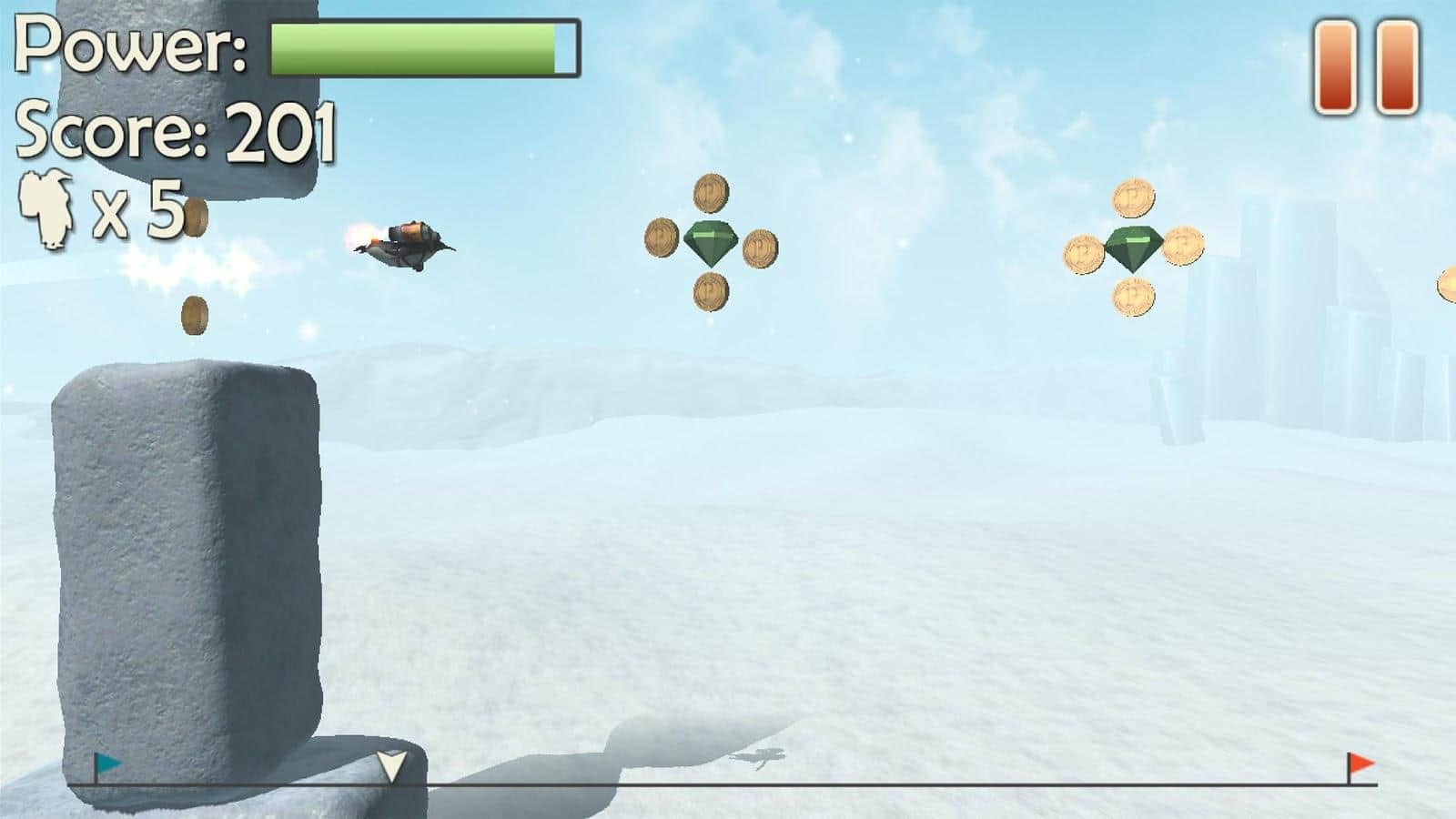The width and height of the screenshot is (1456, 819).
Task: Click the coin at the far right screen edge
Action: point(1449,282)
